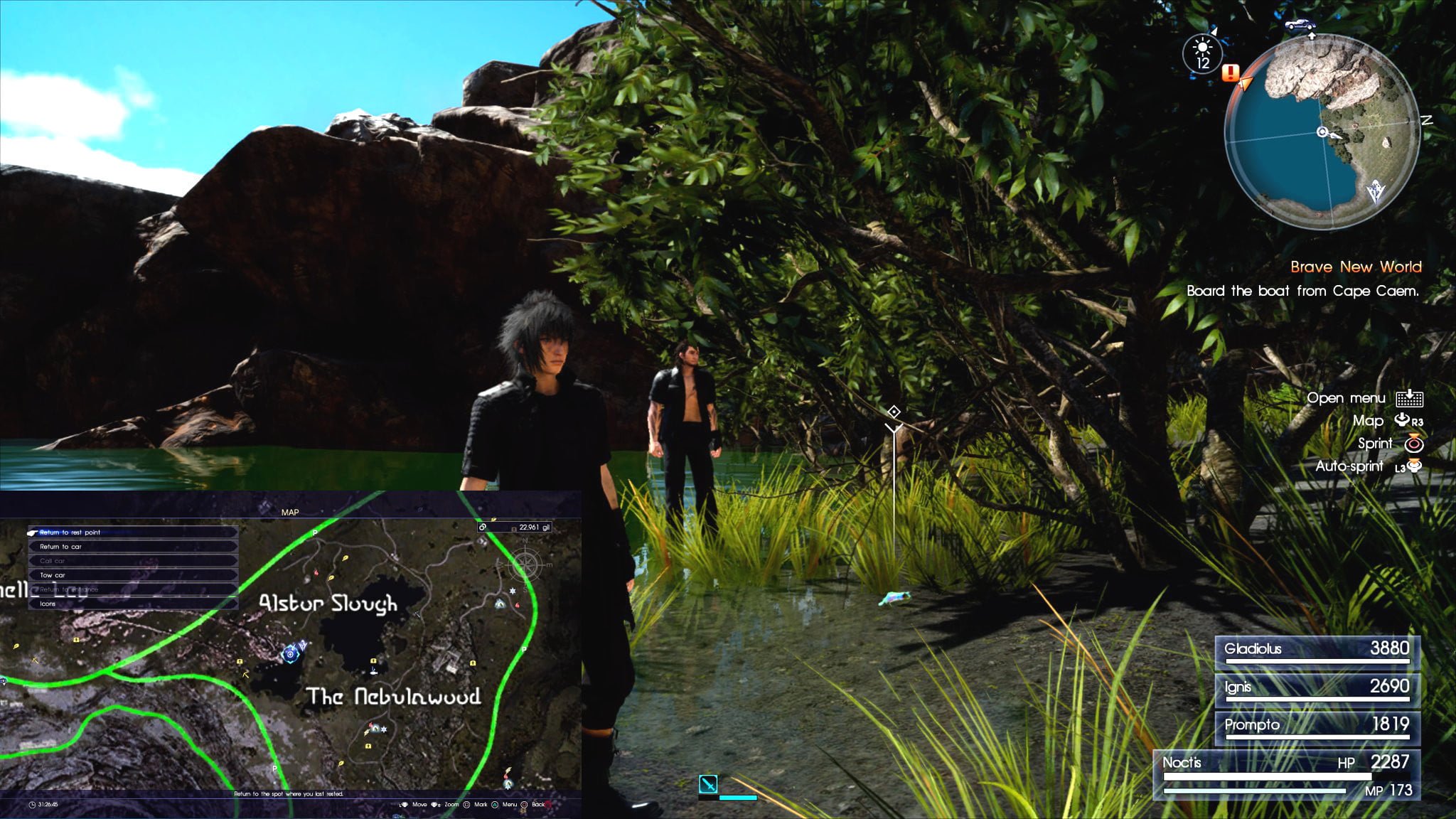
Task: Select the blue player marker on the map
Action: (290, 653)
